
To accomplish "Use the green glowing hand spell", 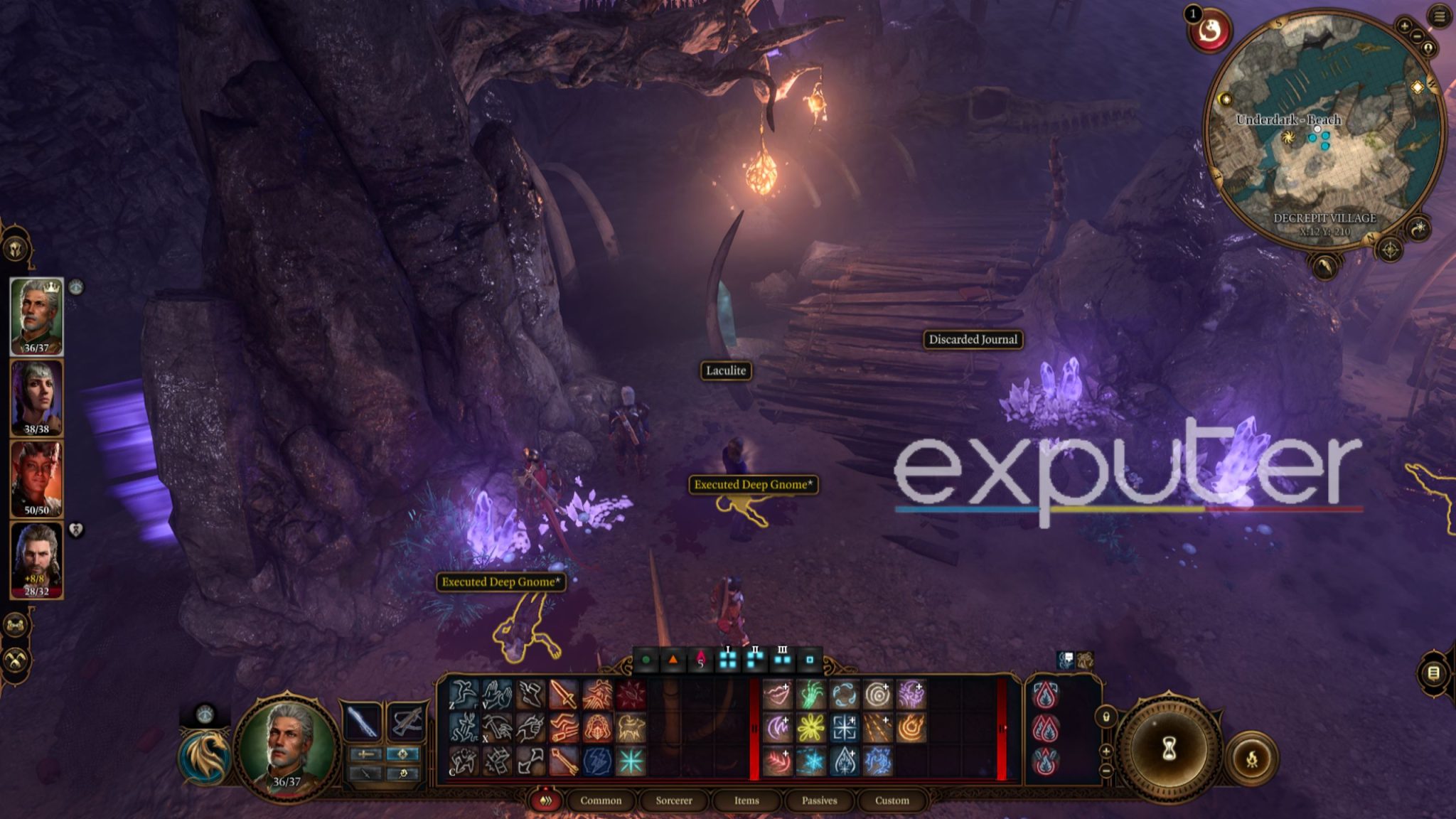I will tap(810, 695).
